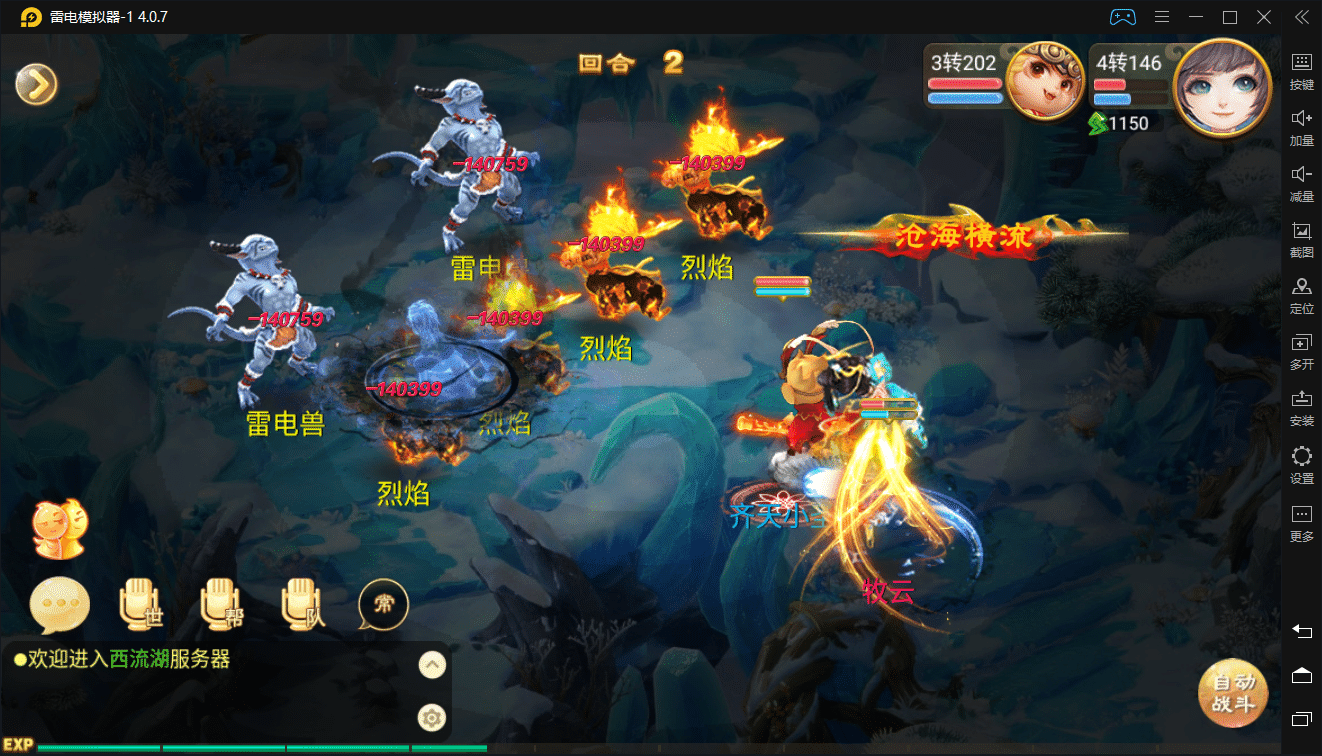Screen dimensions: 1322x756
Task: Open the common phrases bubble (常)
Action: click(x=383, y=604)
